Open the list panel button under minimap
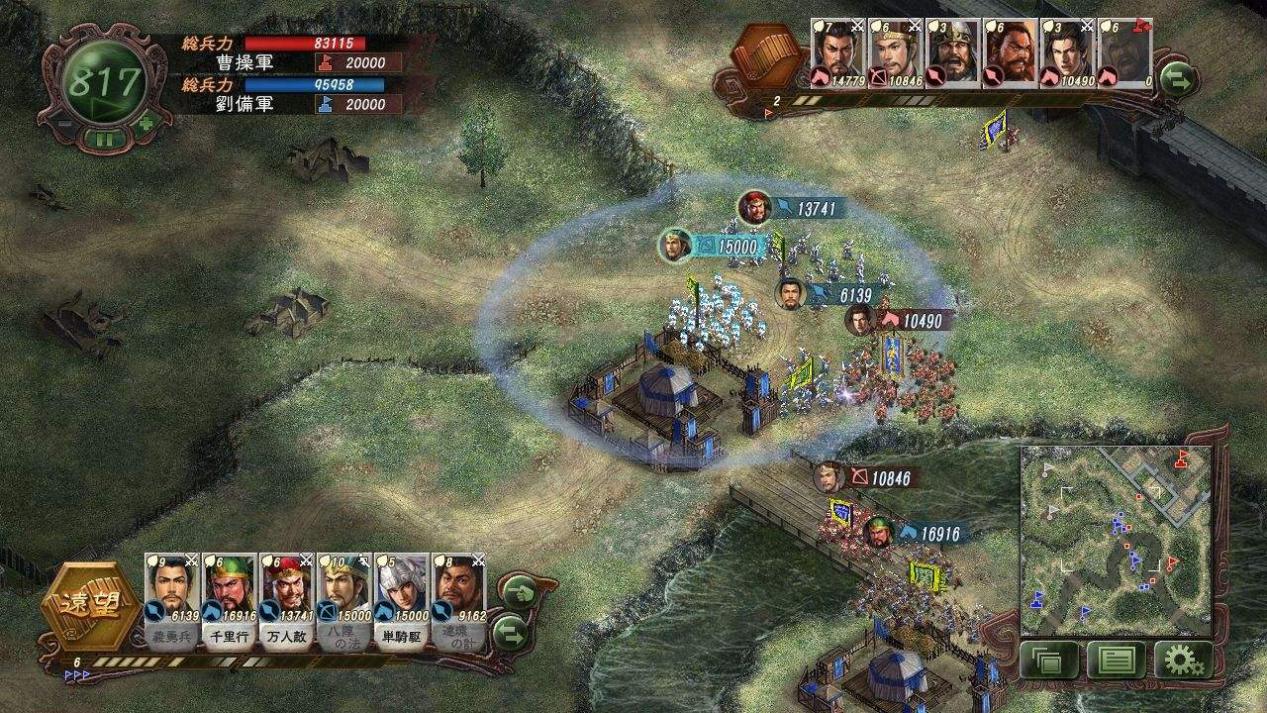The height and width of the screenshot is (713, 1267). pyautogui.click(x=1115, y=659)
